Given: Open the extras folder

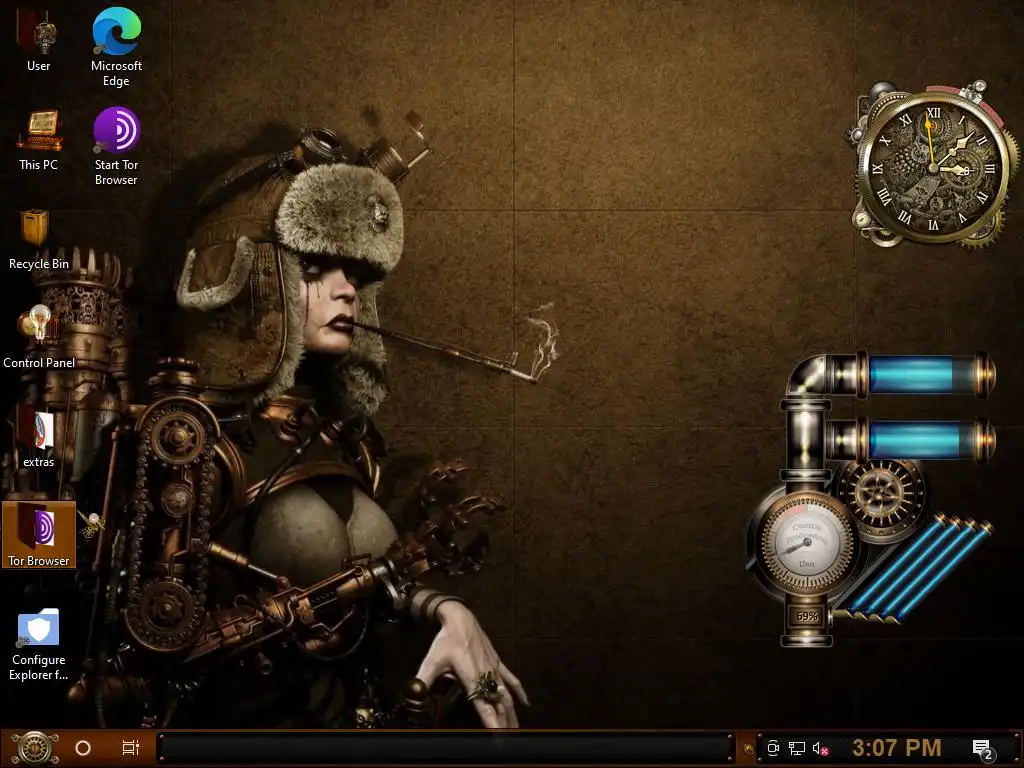Looking at the screenshot, I should point(38,430).
